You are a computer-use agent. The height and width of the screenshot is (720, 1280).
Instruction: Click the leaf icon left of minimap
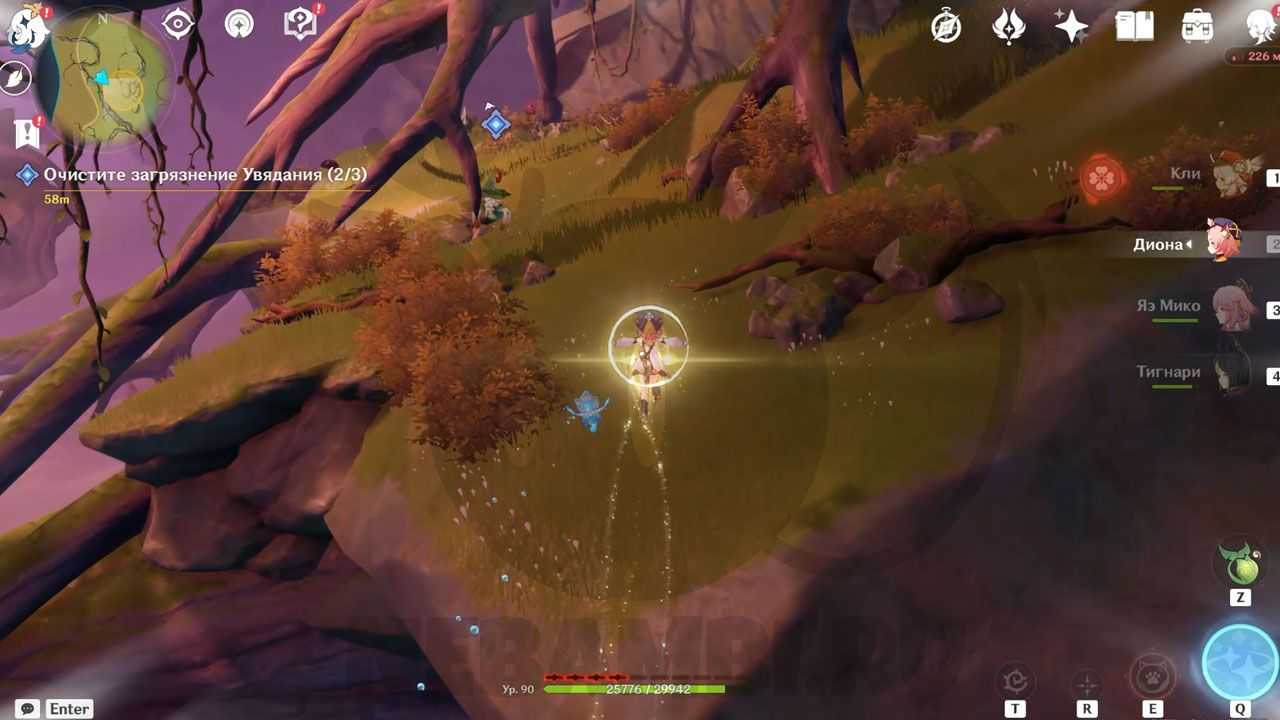(16, 79)
